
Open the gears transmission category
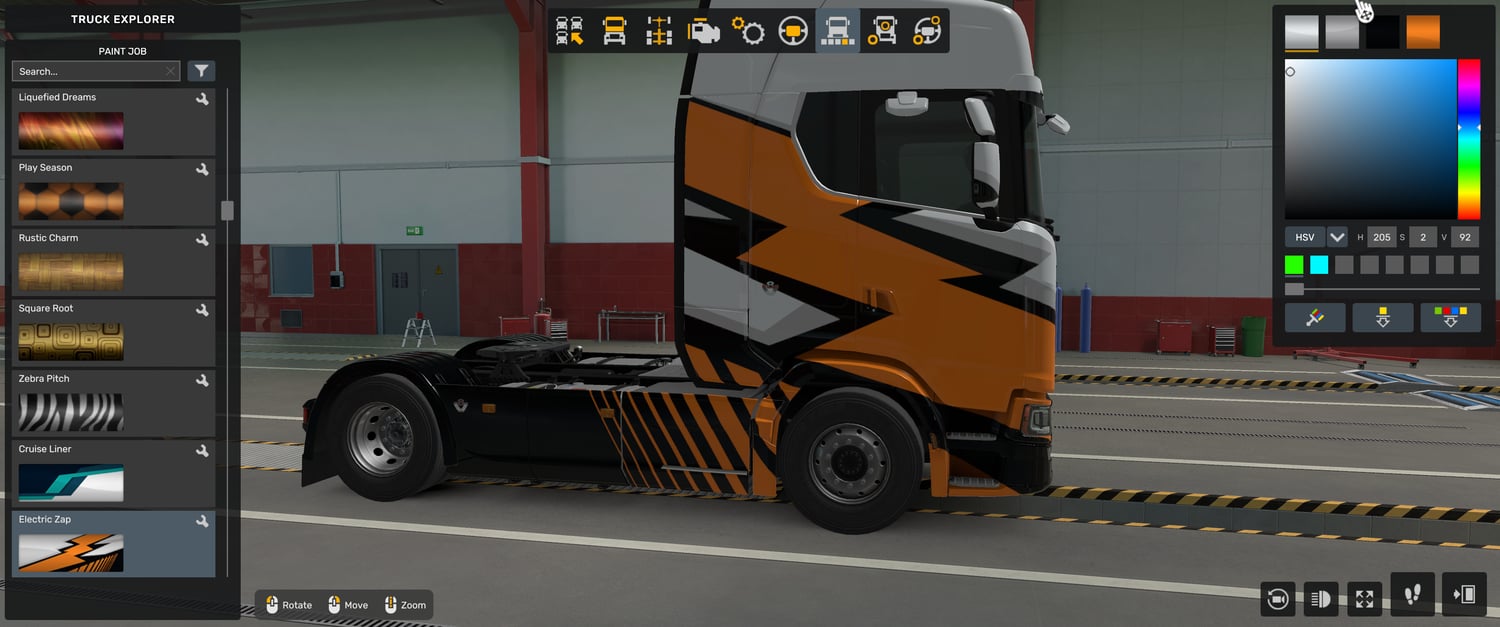click(748, 31)
